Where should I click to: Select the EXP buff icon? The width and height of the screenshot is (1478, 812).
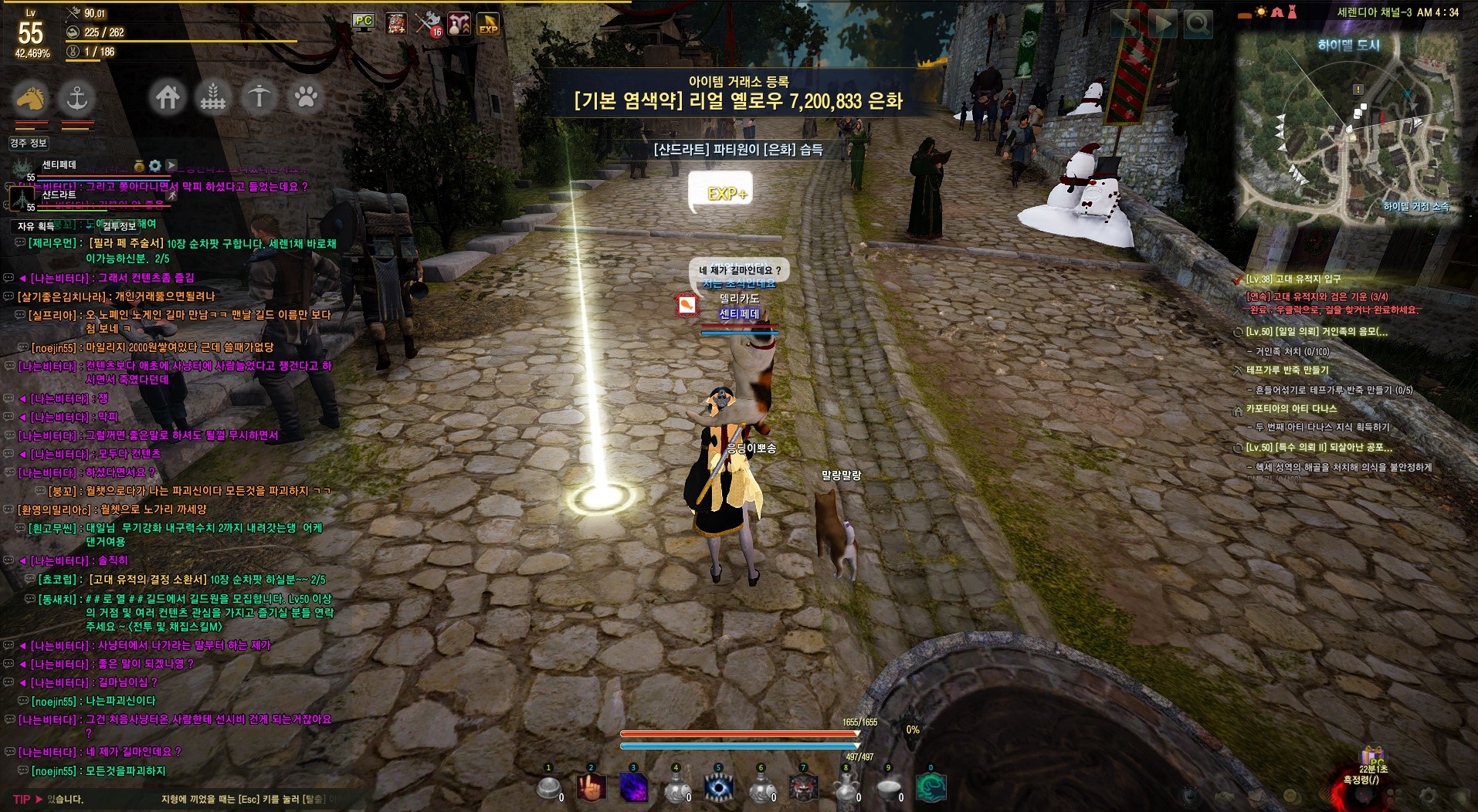(x=488, y=23)
